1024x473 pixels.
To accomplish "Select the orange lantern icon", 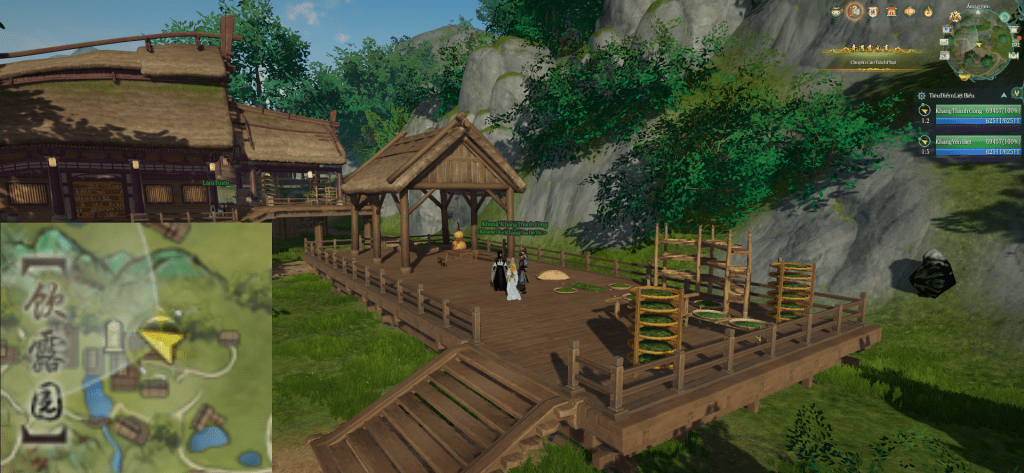I will point(910,11).
